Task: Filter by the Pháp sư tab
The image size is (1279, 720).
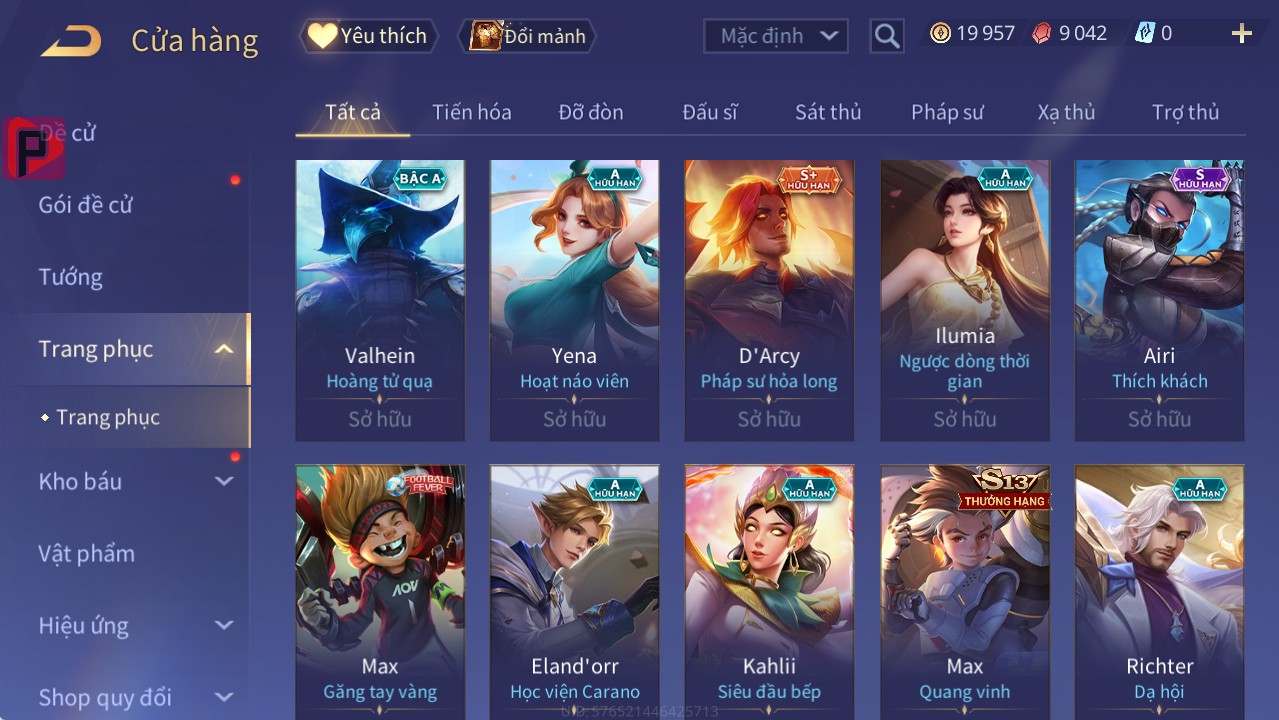Action: point(947,112)
